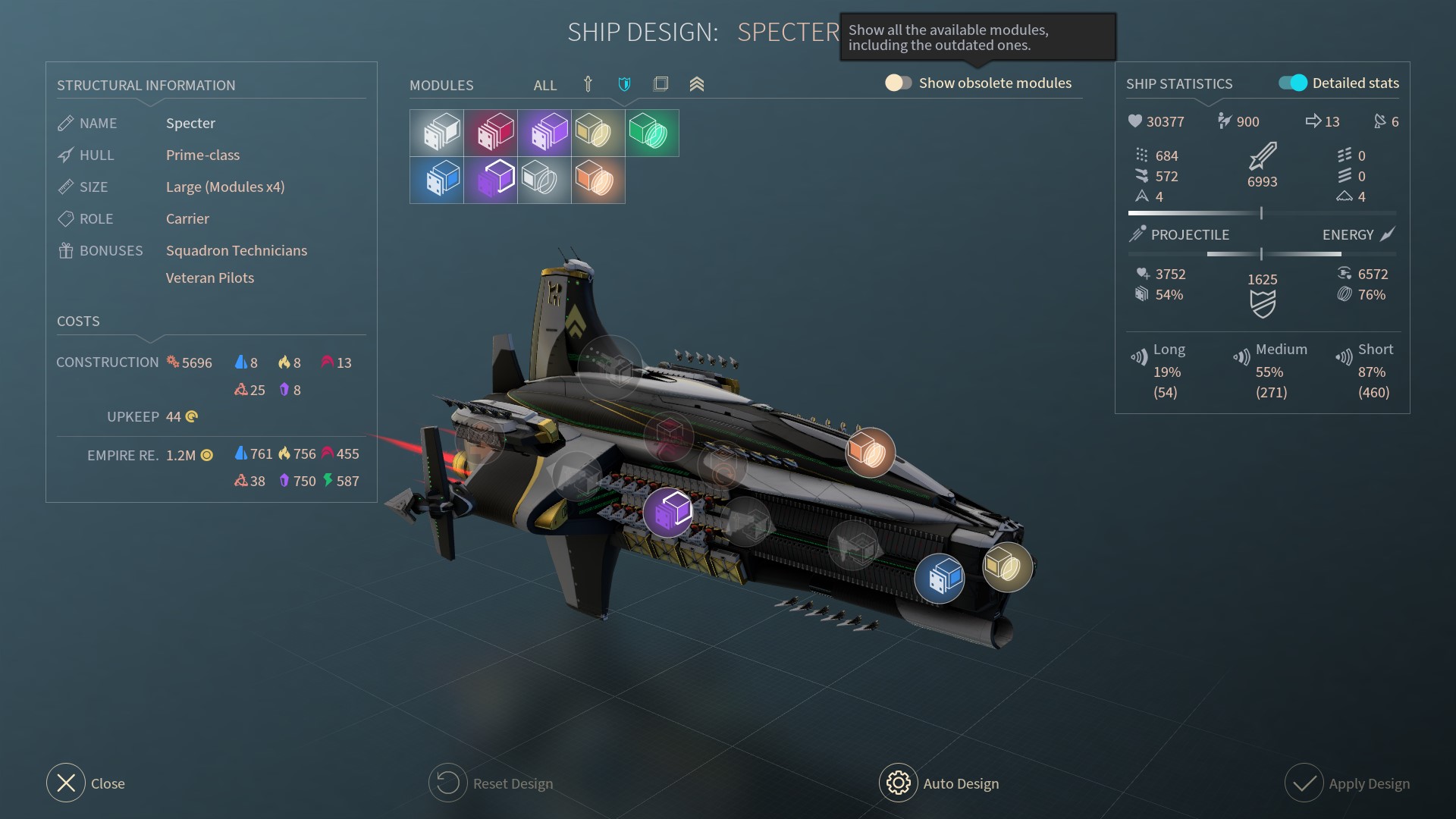
Task: Turn off the Detailed stats toggle
Action: click(x=1293, y=83)
